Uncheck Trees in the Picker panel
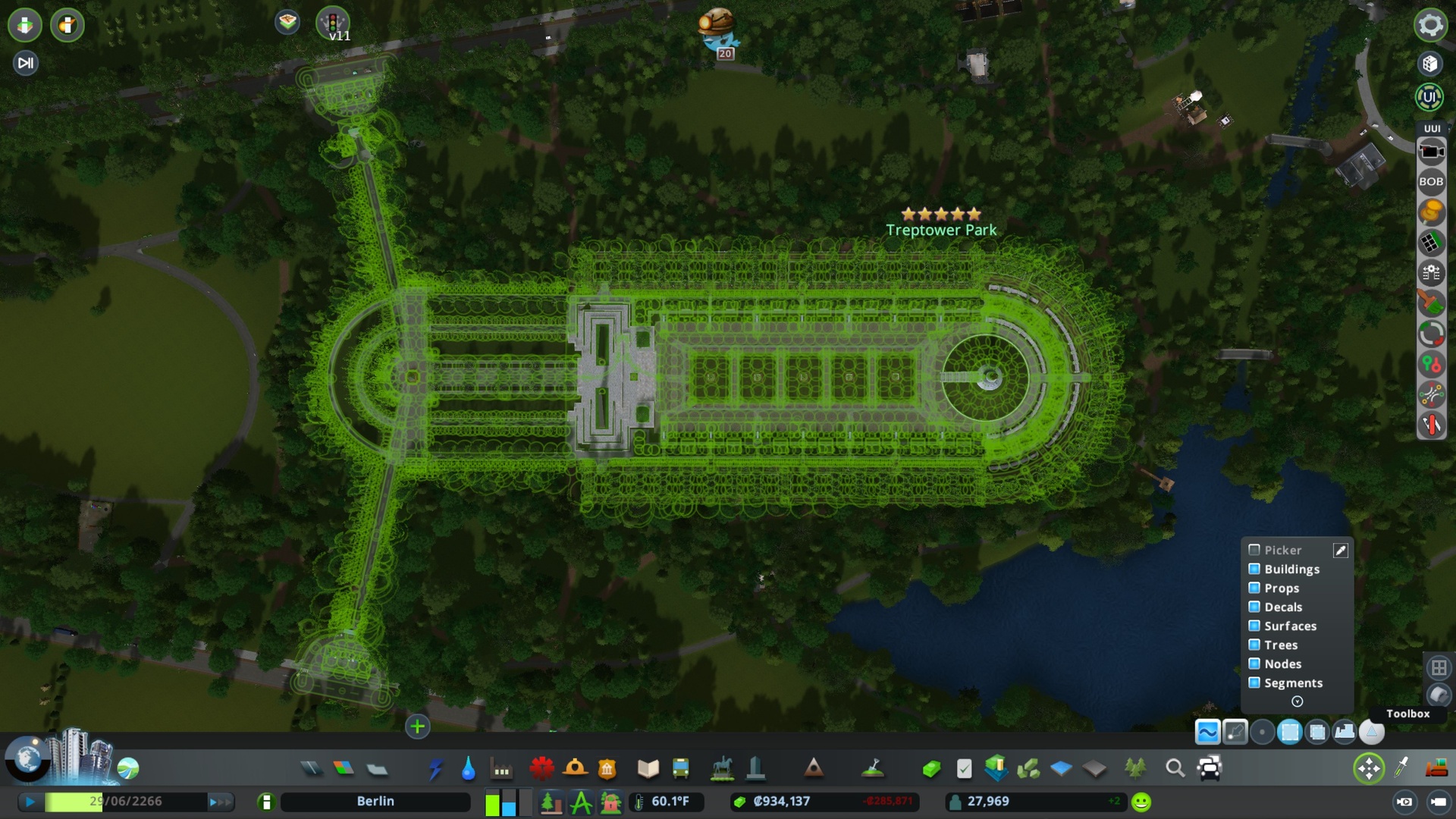 tap(1256, 645)
